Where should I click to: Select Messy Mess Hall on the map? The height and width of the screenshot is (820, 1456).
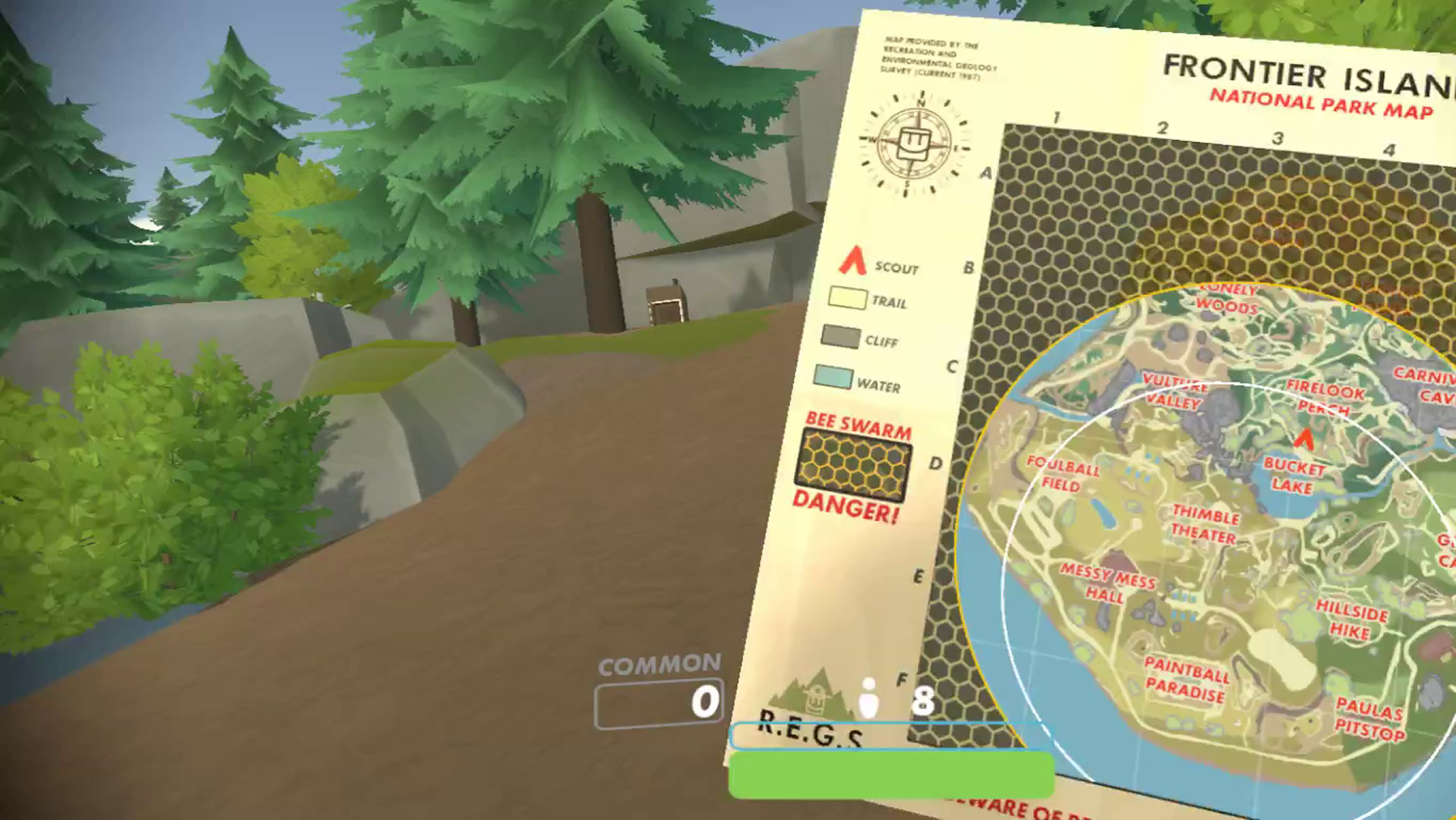1106,583
